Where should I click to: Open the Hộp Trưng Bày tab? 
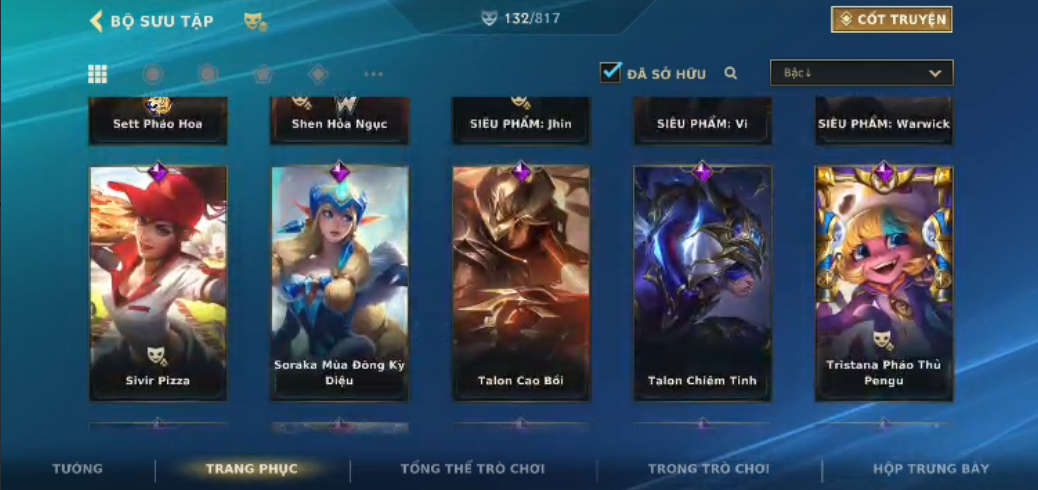pyautogui.click(x=930, y=469)
